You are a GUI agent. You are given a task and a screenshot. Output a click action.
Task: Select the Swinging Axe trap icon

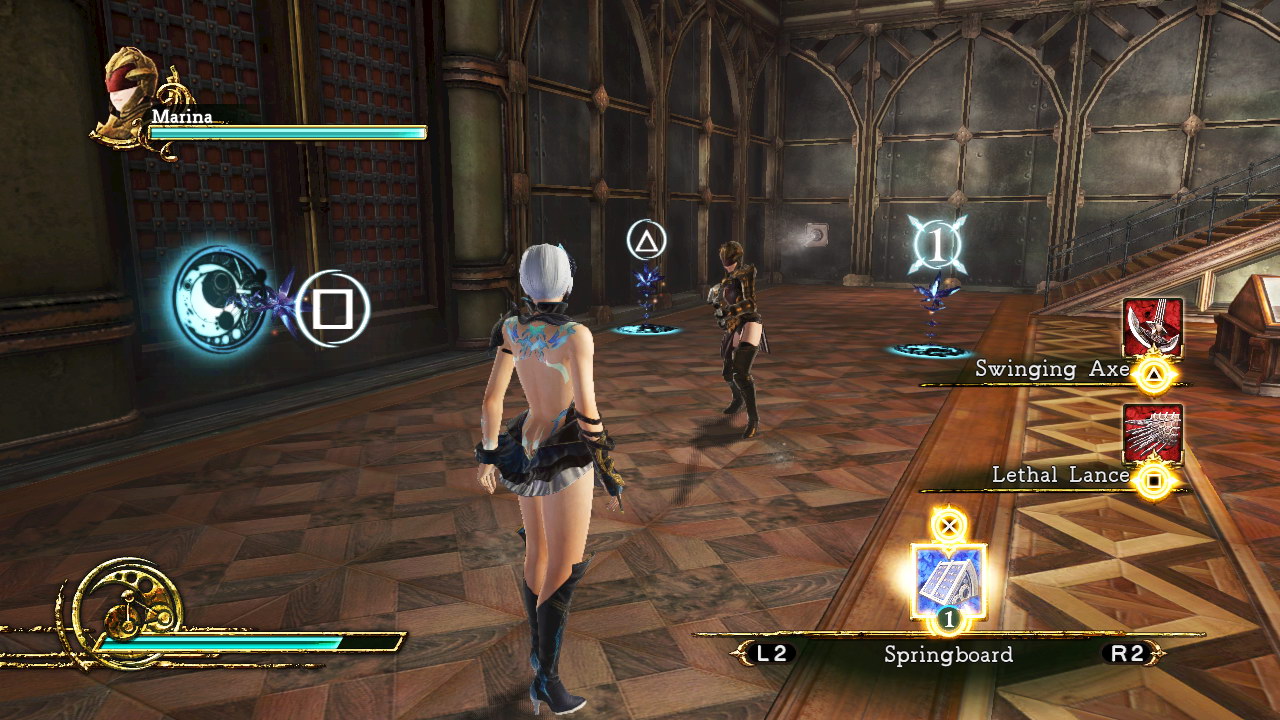click(x=1152, y=327)
